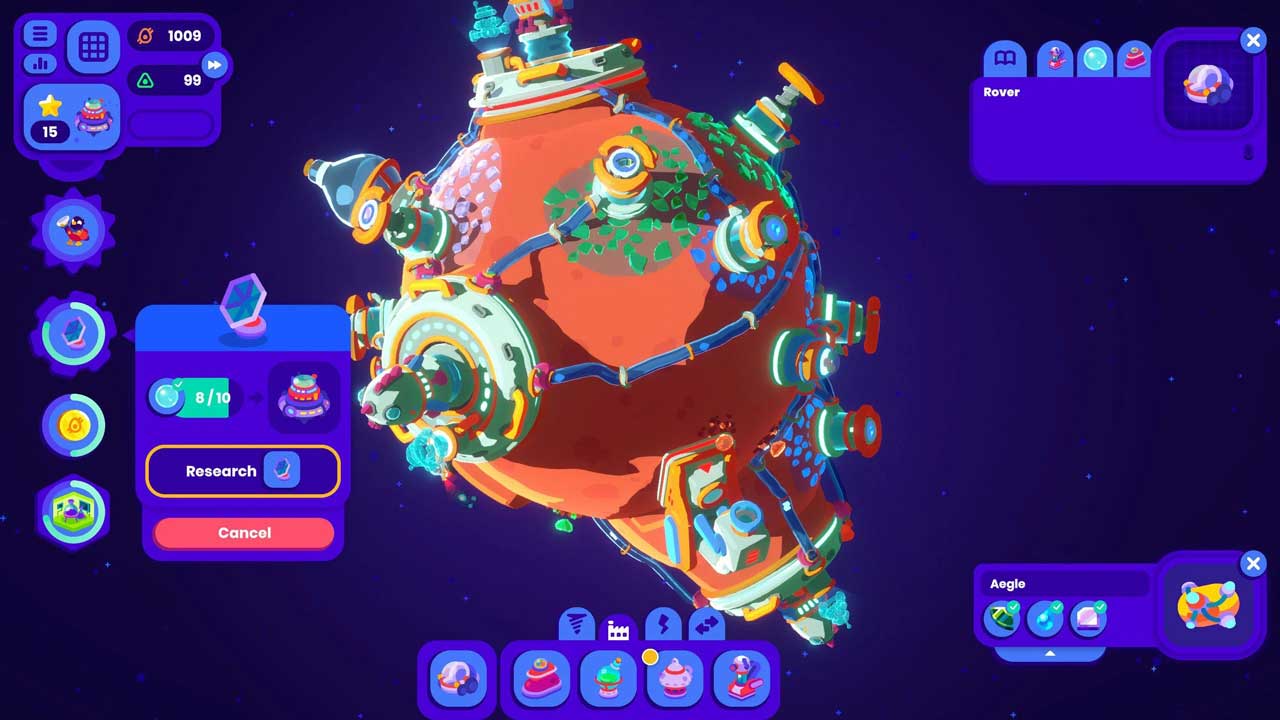The image size is (1280, 720).
Task: Choose the green potion flask building
Action: 607,679
